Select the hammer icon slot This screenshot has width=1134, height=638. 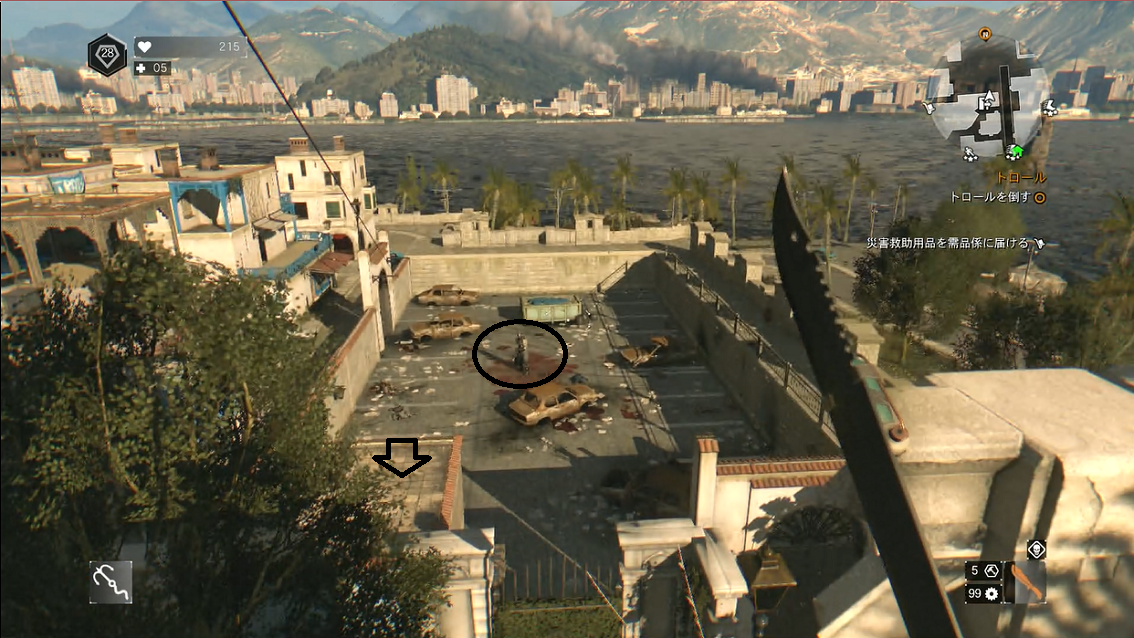(993, 570)
